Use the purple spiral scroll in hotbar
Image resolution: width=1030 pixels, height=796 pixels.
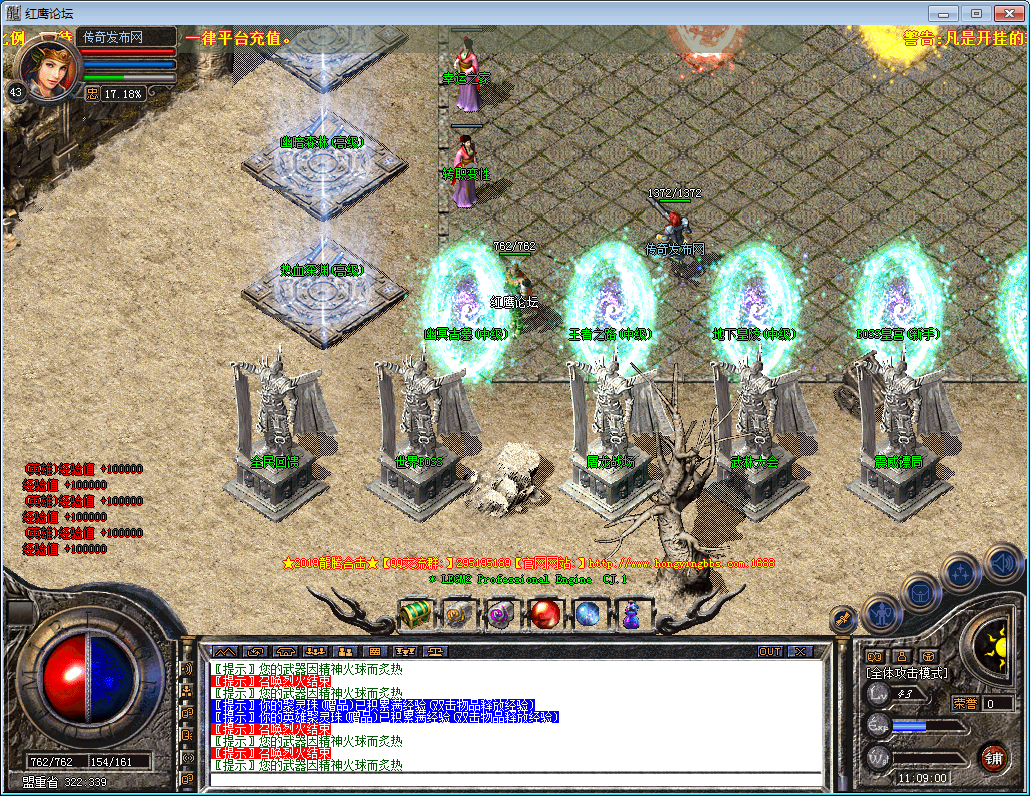tap(500, 612)
